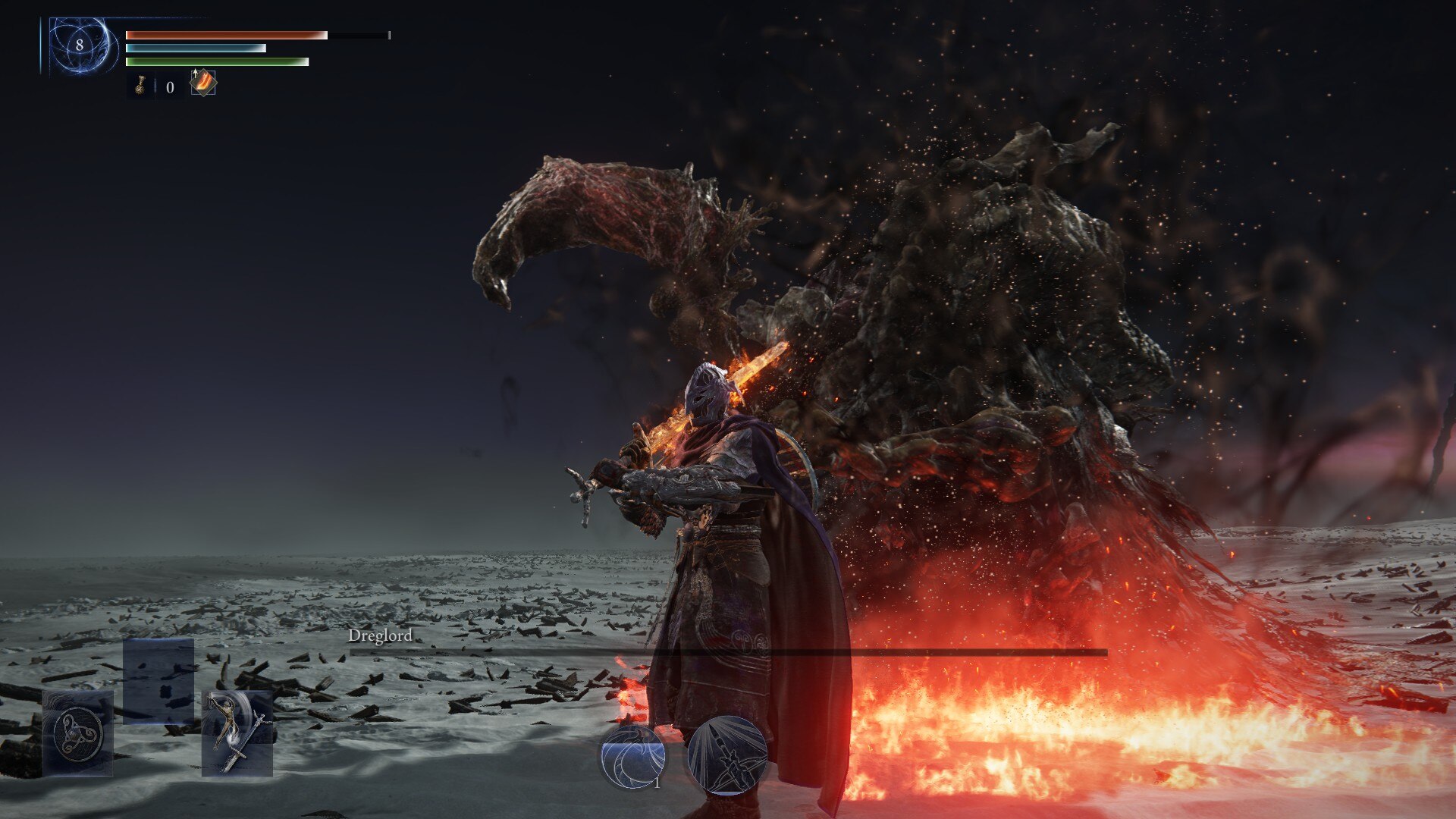Click the blue circular emblem showing 8
The width and height of the screenshot is (1456, 819).
80,45
